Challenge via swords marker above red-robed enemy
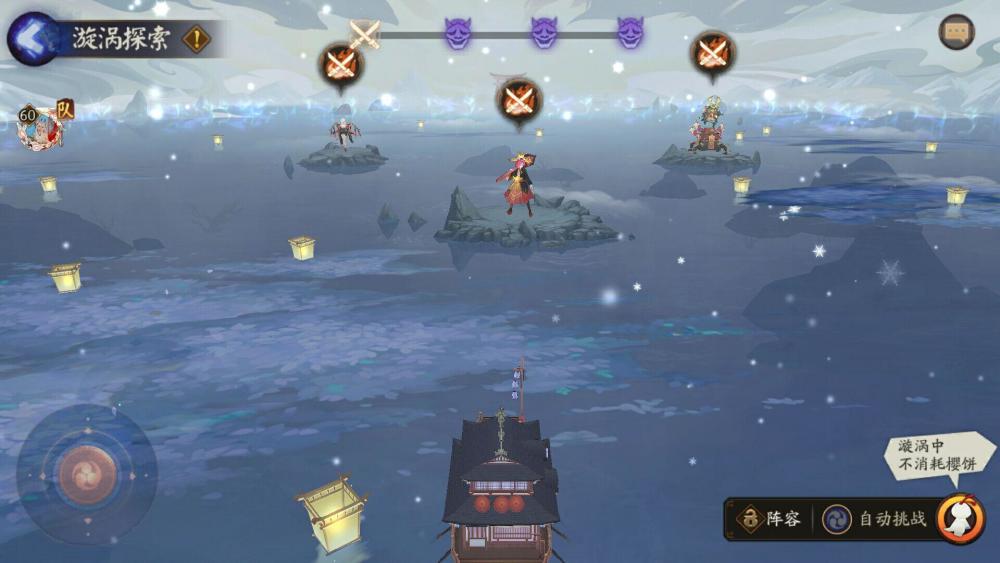 click(x=518, y=100)
